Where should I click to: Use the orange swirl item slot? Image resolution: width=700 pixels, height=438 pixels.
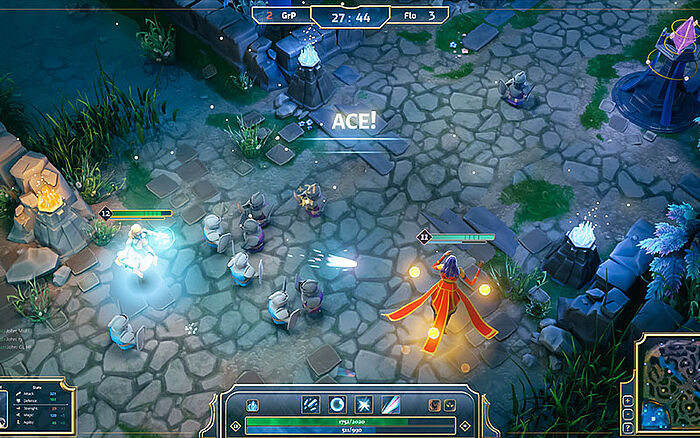coord(435,406)
